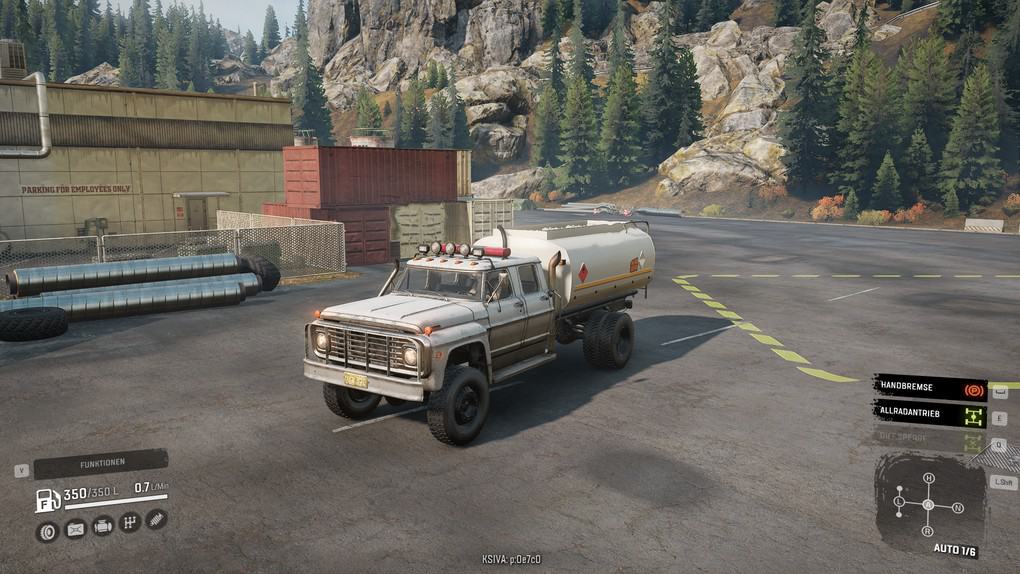This screenshot has width=1020, height=574.
Task: Select the engine damage status icon
Action: 103,526
